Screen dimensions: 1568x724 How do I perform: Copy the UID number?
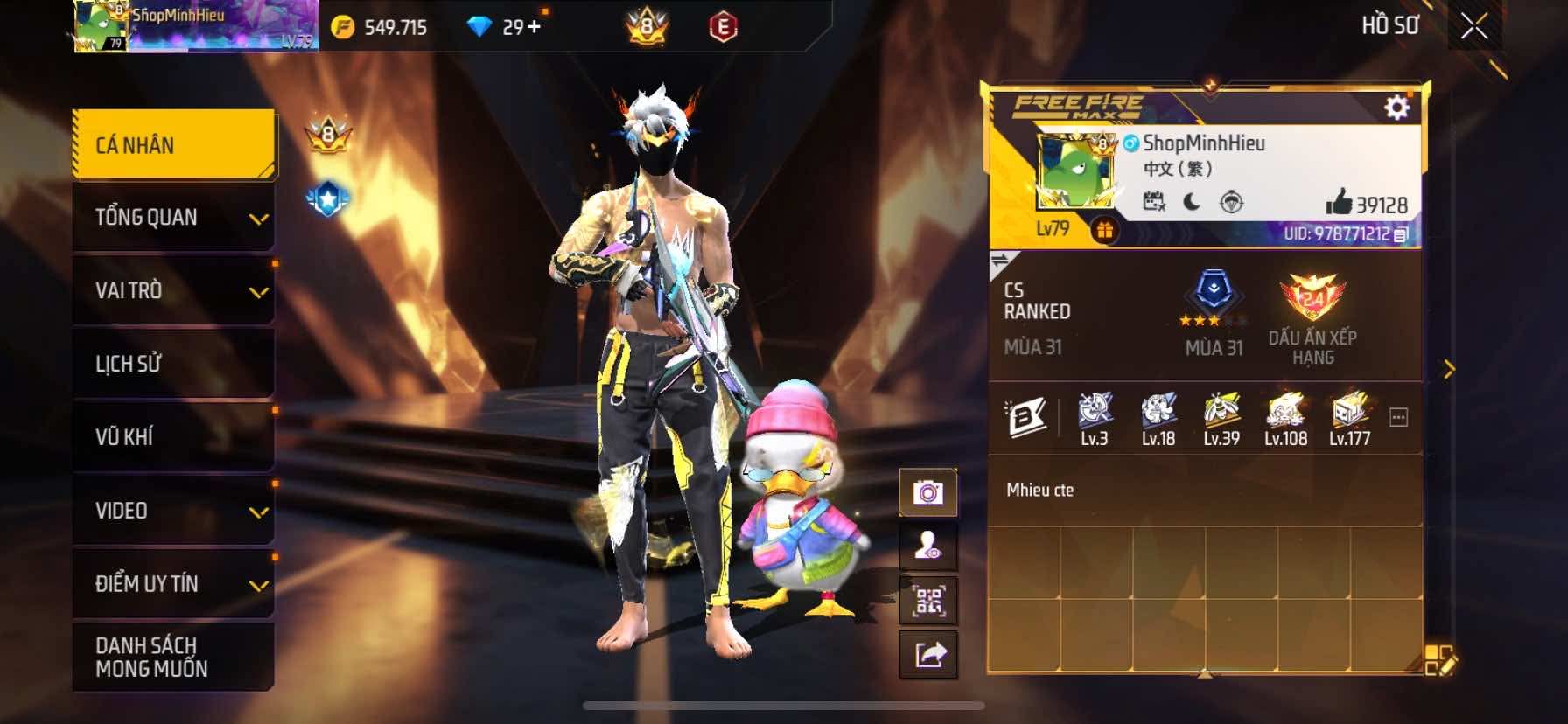1401,234
